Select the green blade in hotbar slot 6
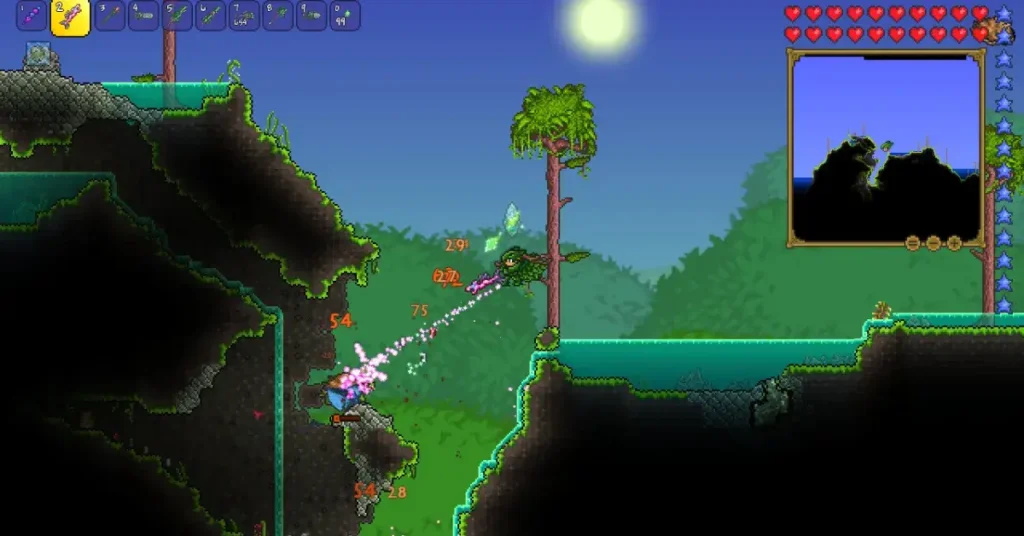 [211, 16]
